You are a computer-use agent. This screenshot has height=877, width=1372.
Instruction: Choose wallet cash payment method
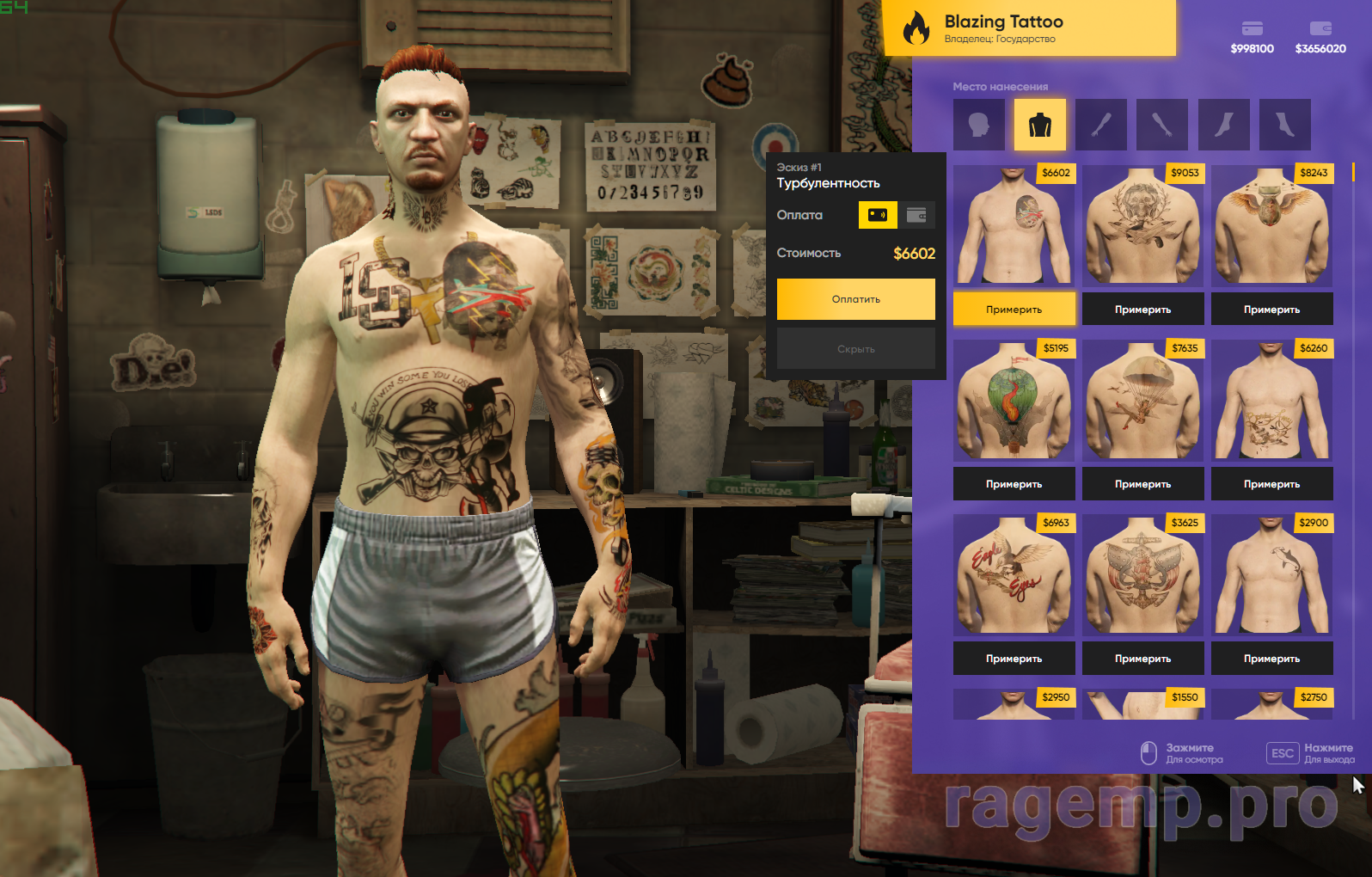(916, 215)
